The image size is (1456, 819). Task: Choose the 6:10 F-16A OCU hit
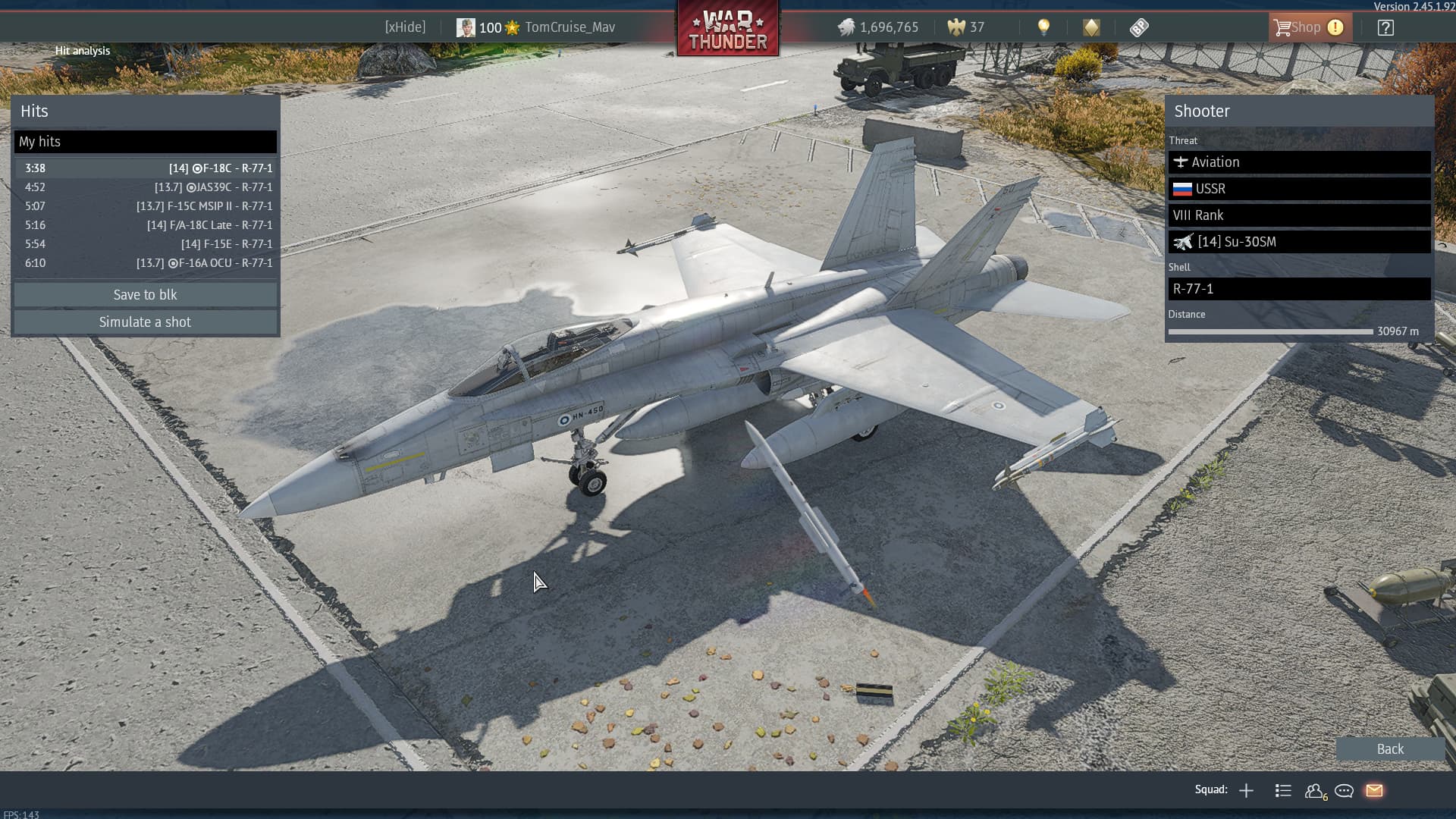click(x=145, y=263)
